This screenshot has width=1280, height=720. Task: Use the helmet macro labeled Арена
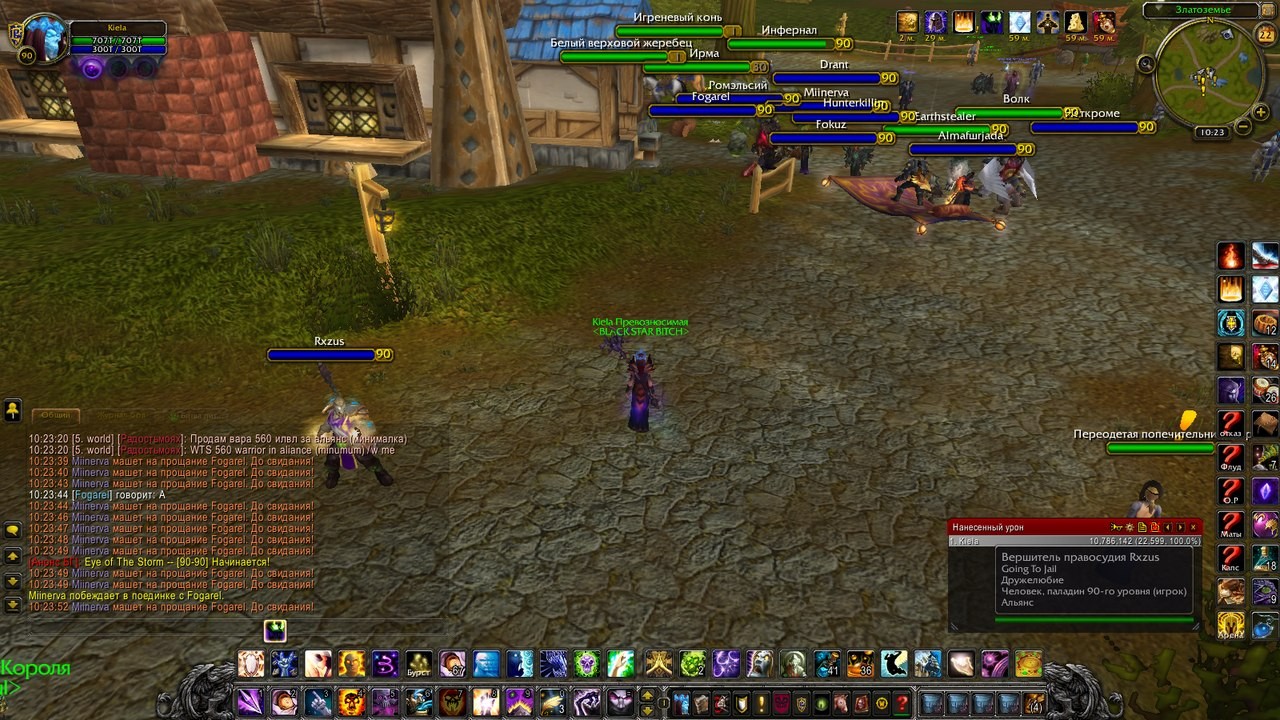[1231, 625]
